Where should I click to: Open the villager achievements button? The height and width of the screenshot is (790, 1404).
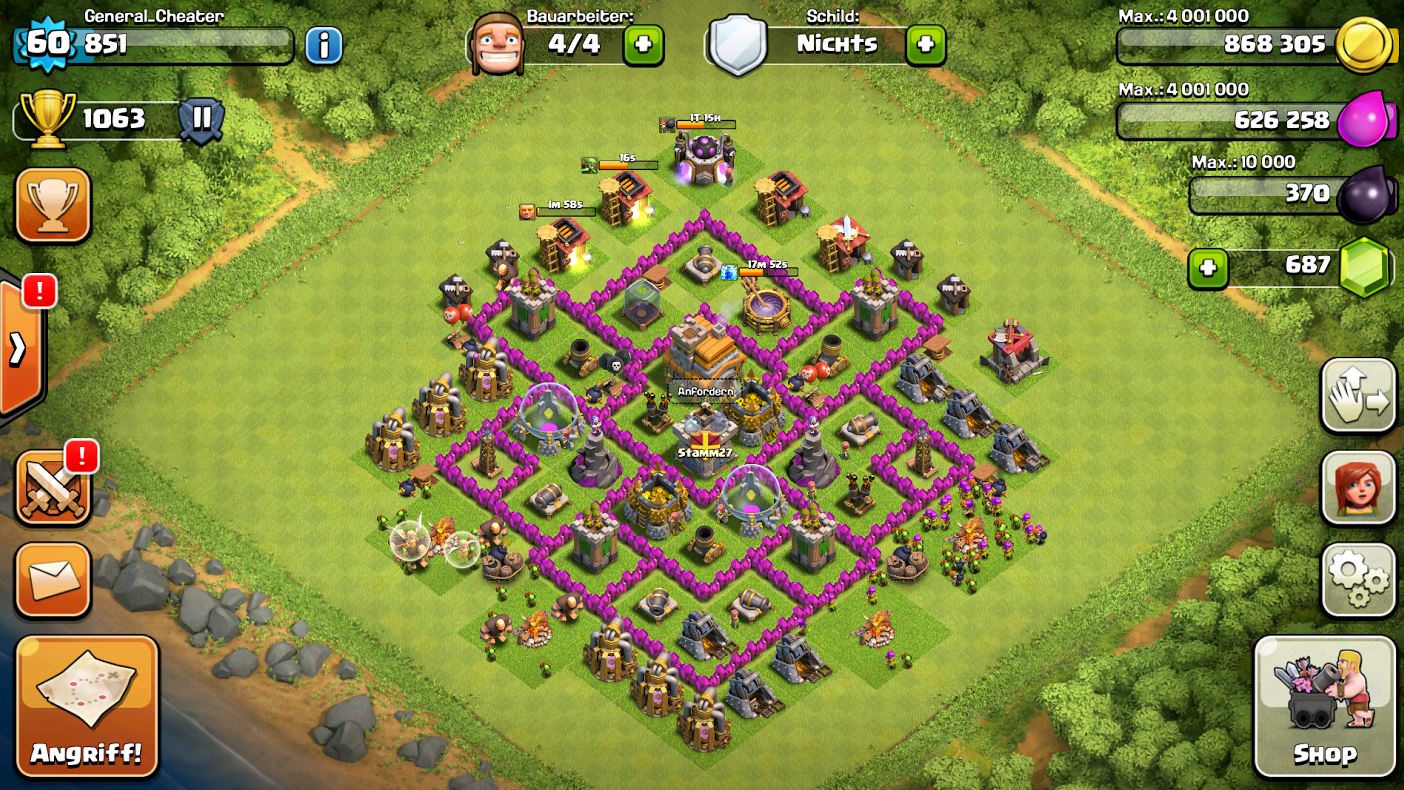[1358, 487]
